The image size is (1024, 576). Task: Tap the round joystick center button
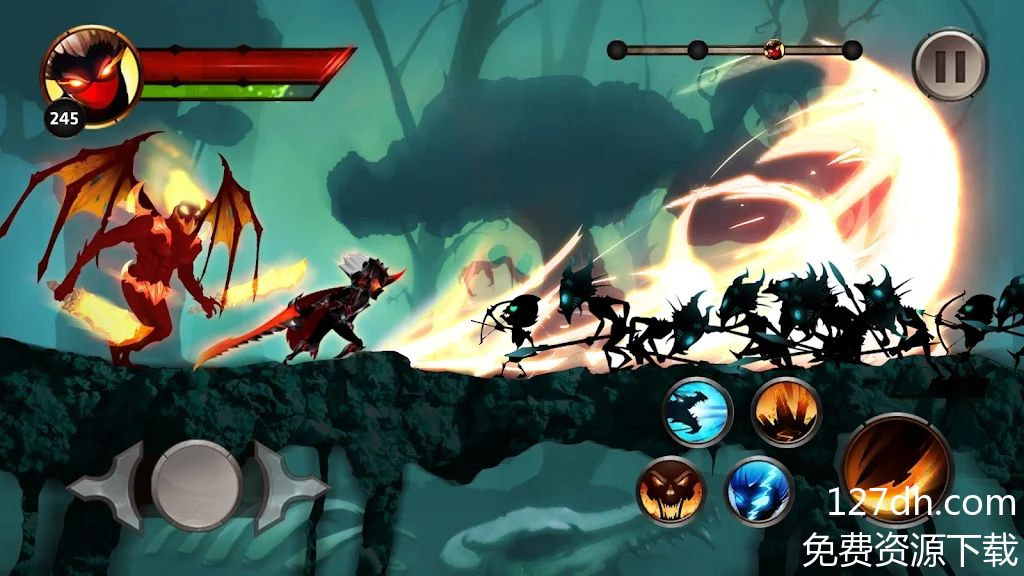197,485
